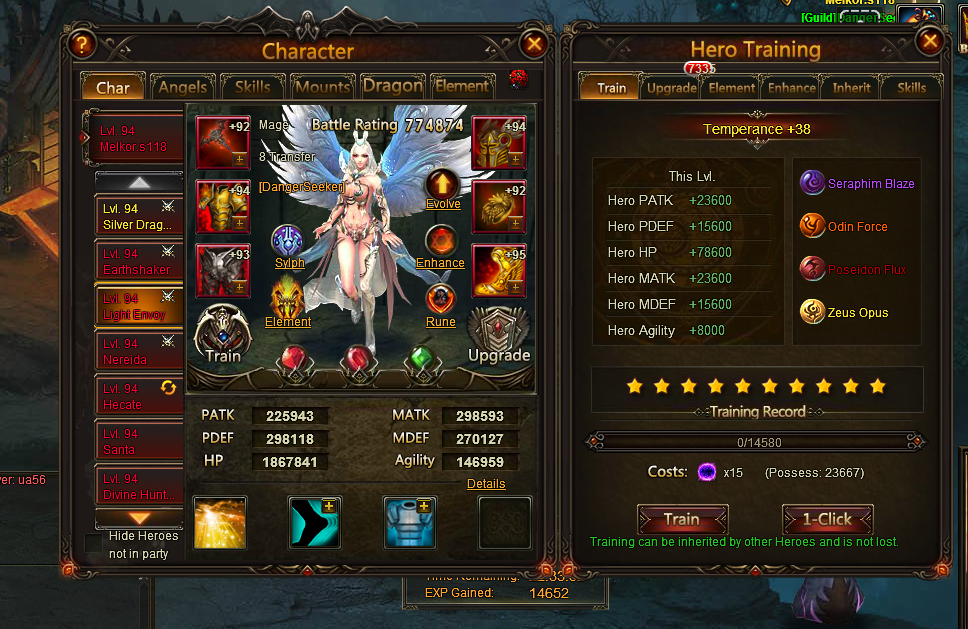
Task: Close the Hero Training panel
Action: pos(930,41)
